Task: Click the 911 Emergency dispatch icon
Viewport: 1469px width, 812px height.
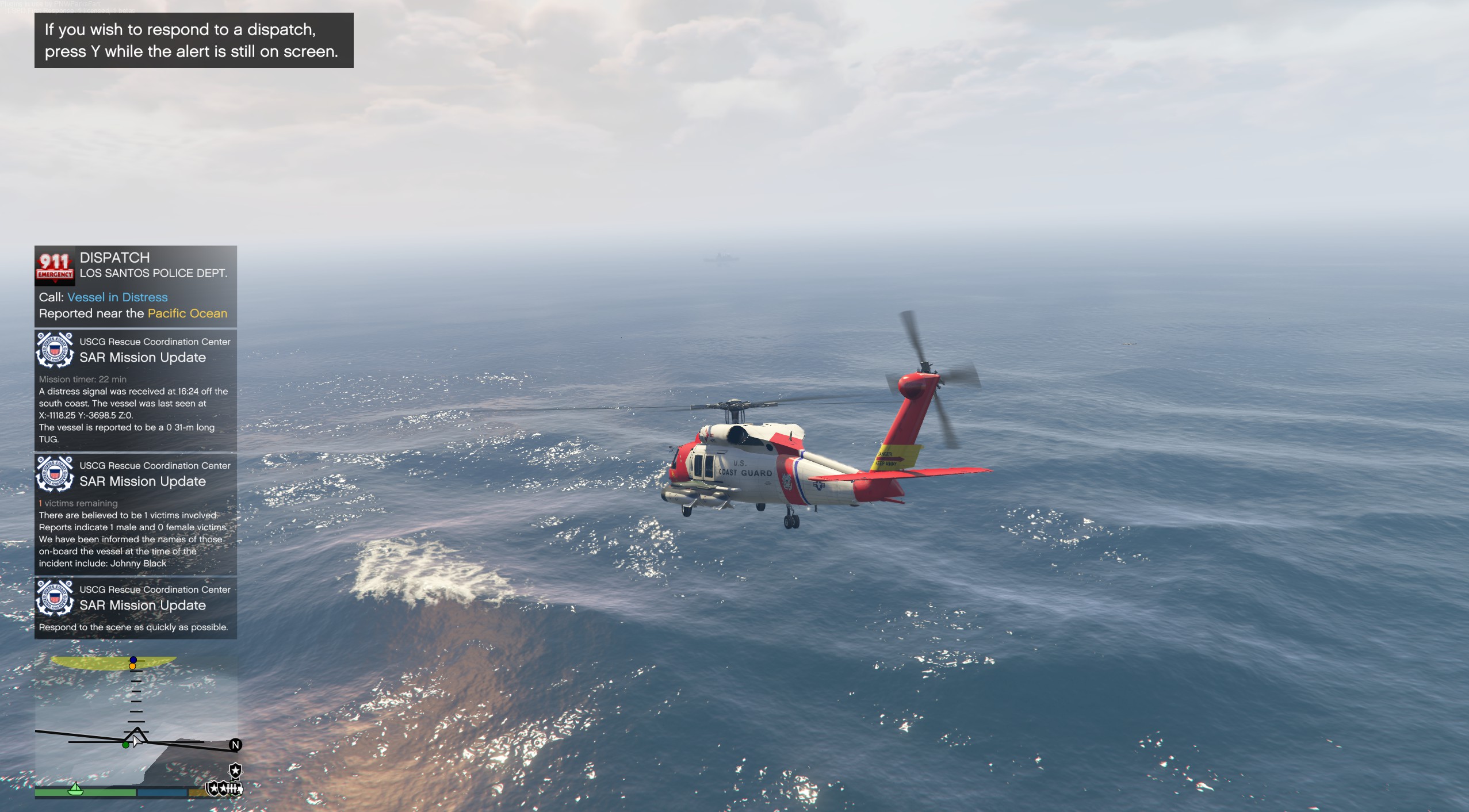Action: [x=55, y=266]
